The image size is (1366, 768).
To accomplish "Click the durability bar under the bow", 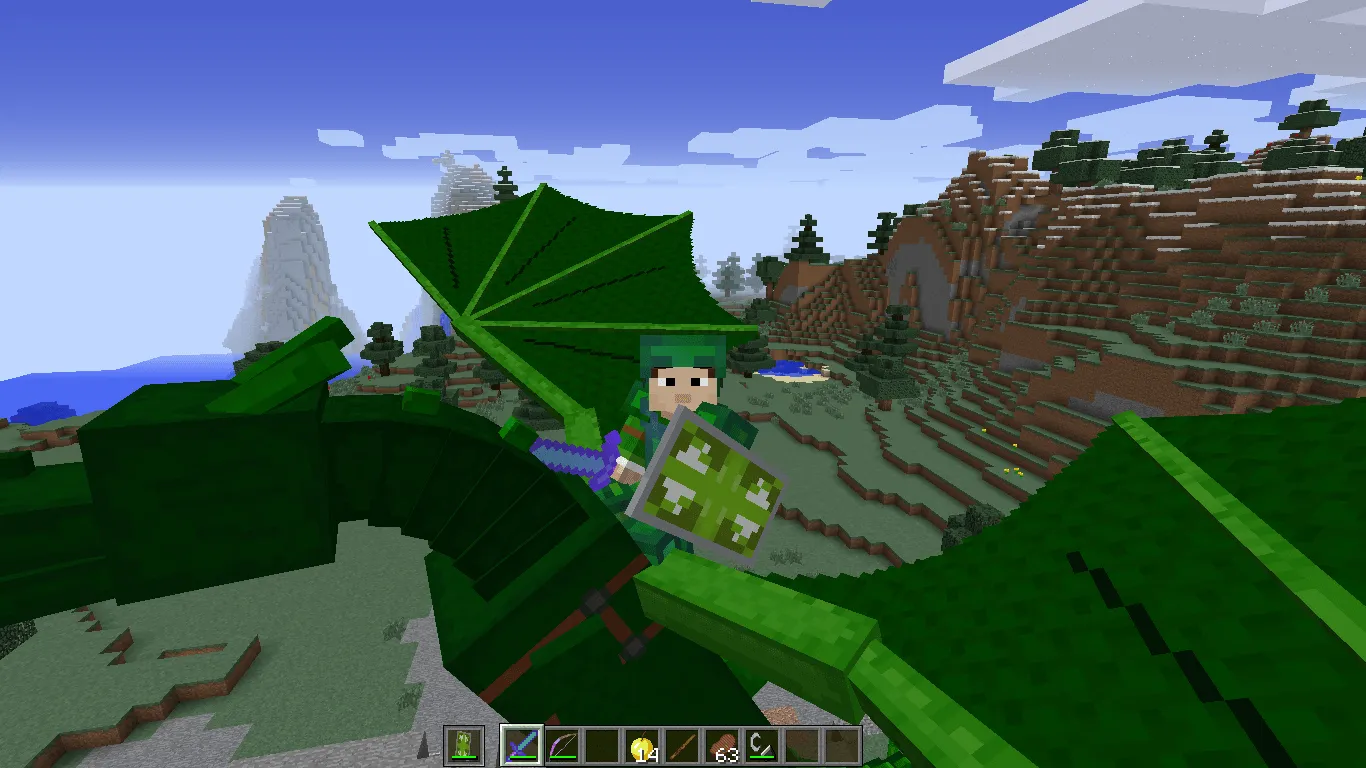I will coord(561,756).
